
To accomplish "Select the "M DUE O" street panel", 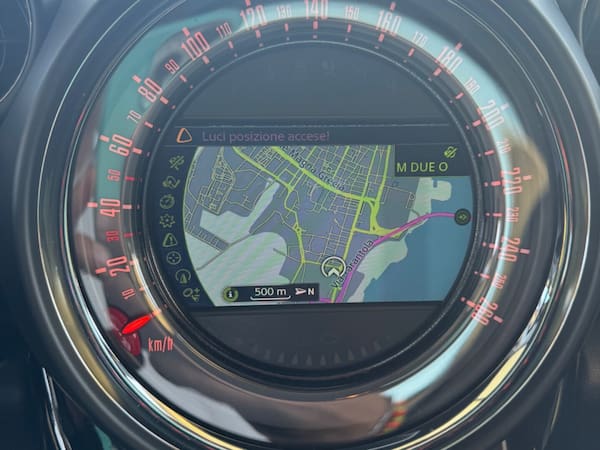I will pyautogui.click(x=425, y=167).
